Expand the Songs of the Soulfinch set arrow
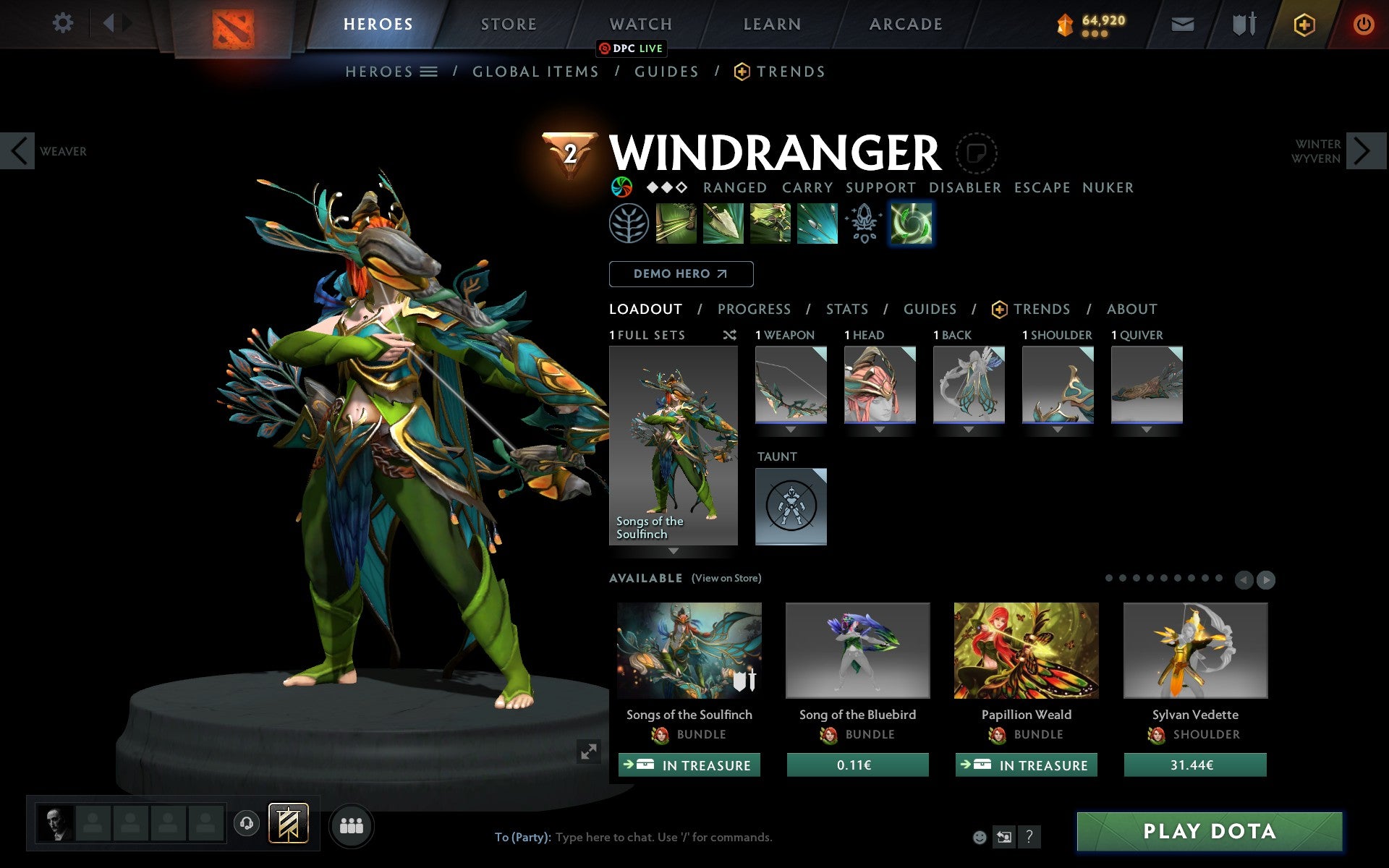Image resolution: width=1389 pixels, height=868 pixels. pyautogui.click(x=674, y=550)
